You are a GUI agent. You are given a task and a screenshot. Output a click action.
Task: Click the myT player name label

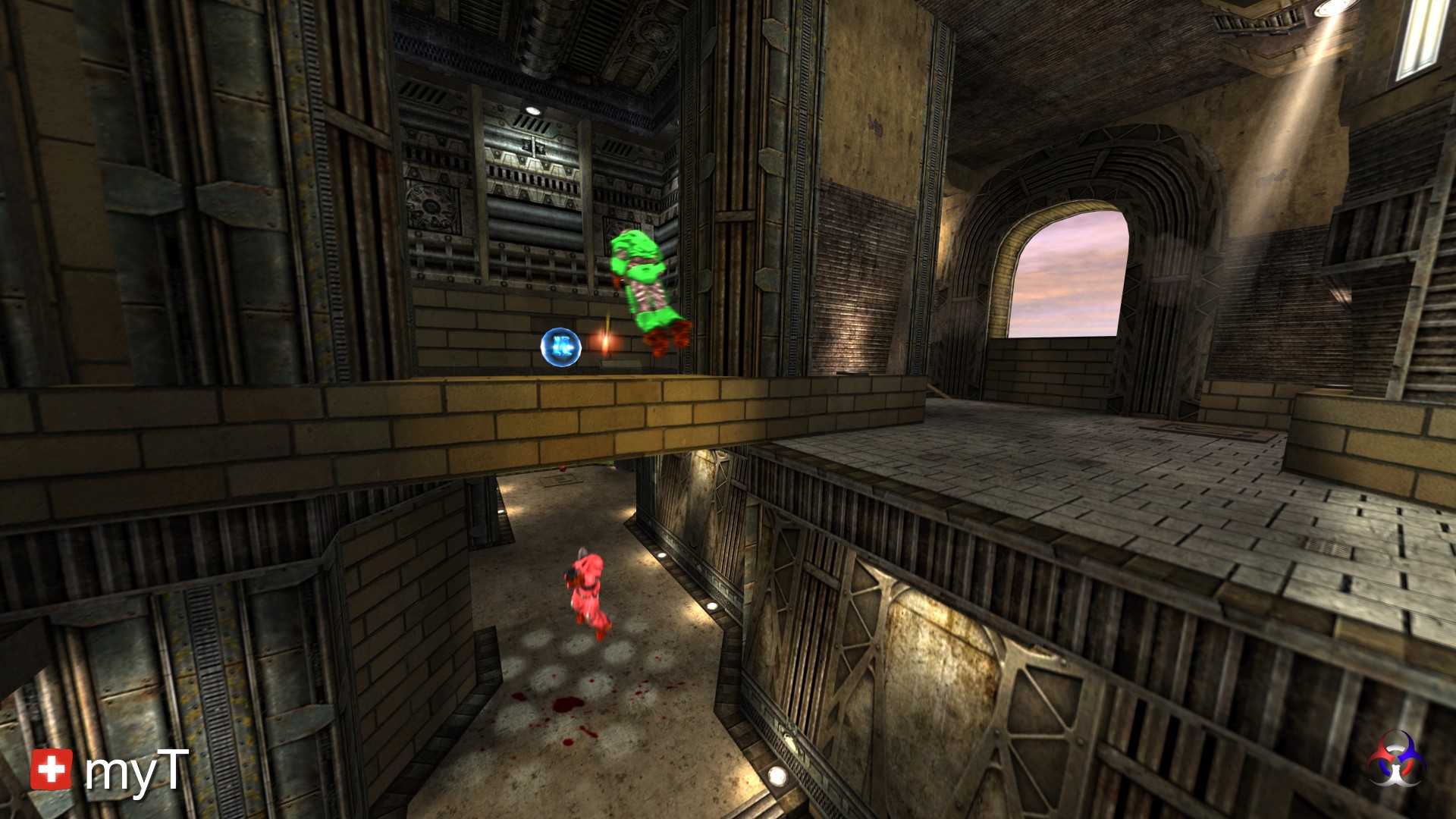click(x=136, y=771)
